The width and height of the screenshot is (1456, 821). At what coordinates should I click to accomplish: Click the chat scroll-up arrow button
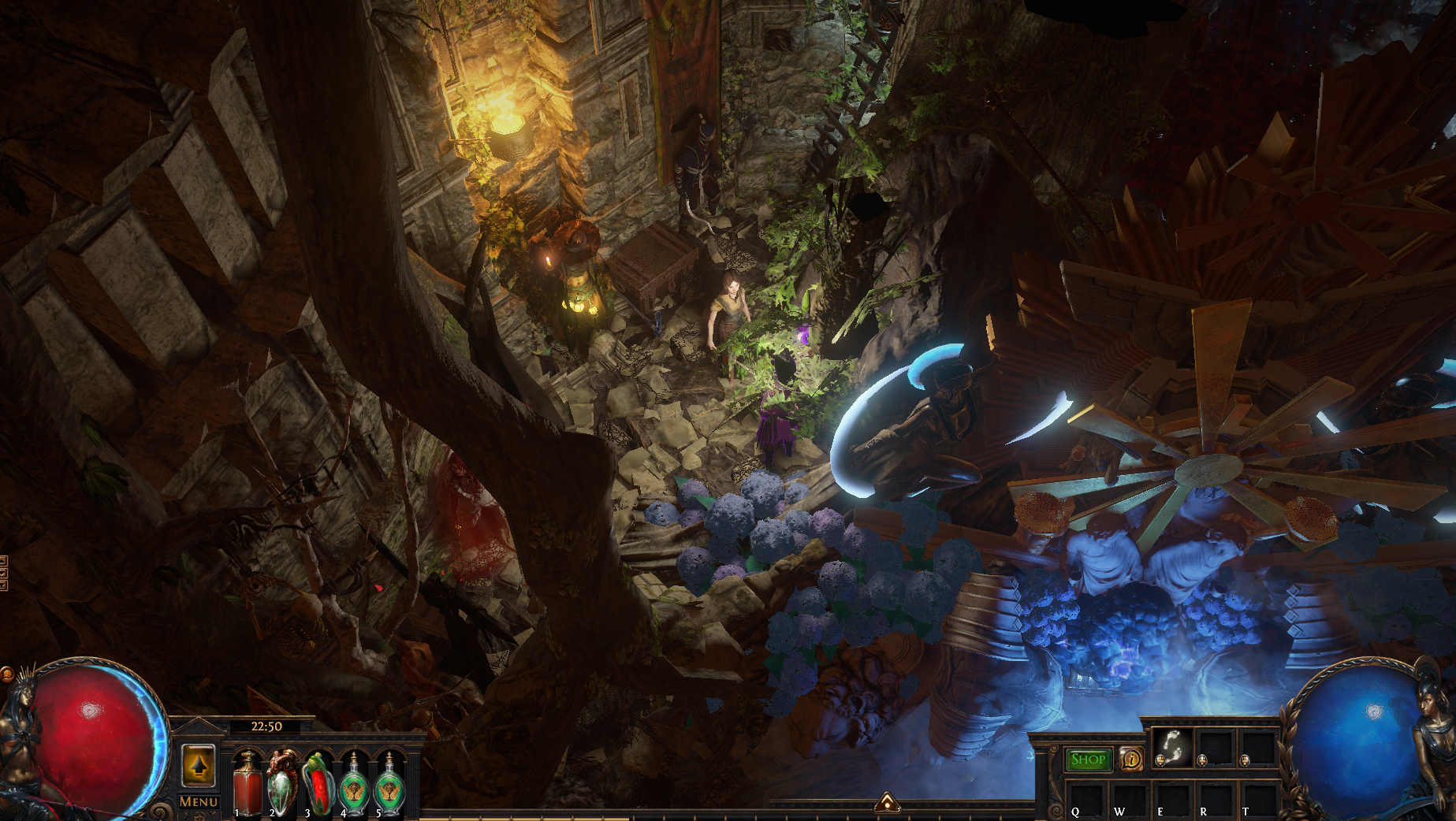point(3,561)
